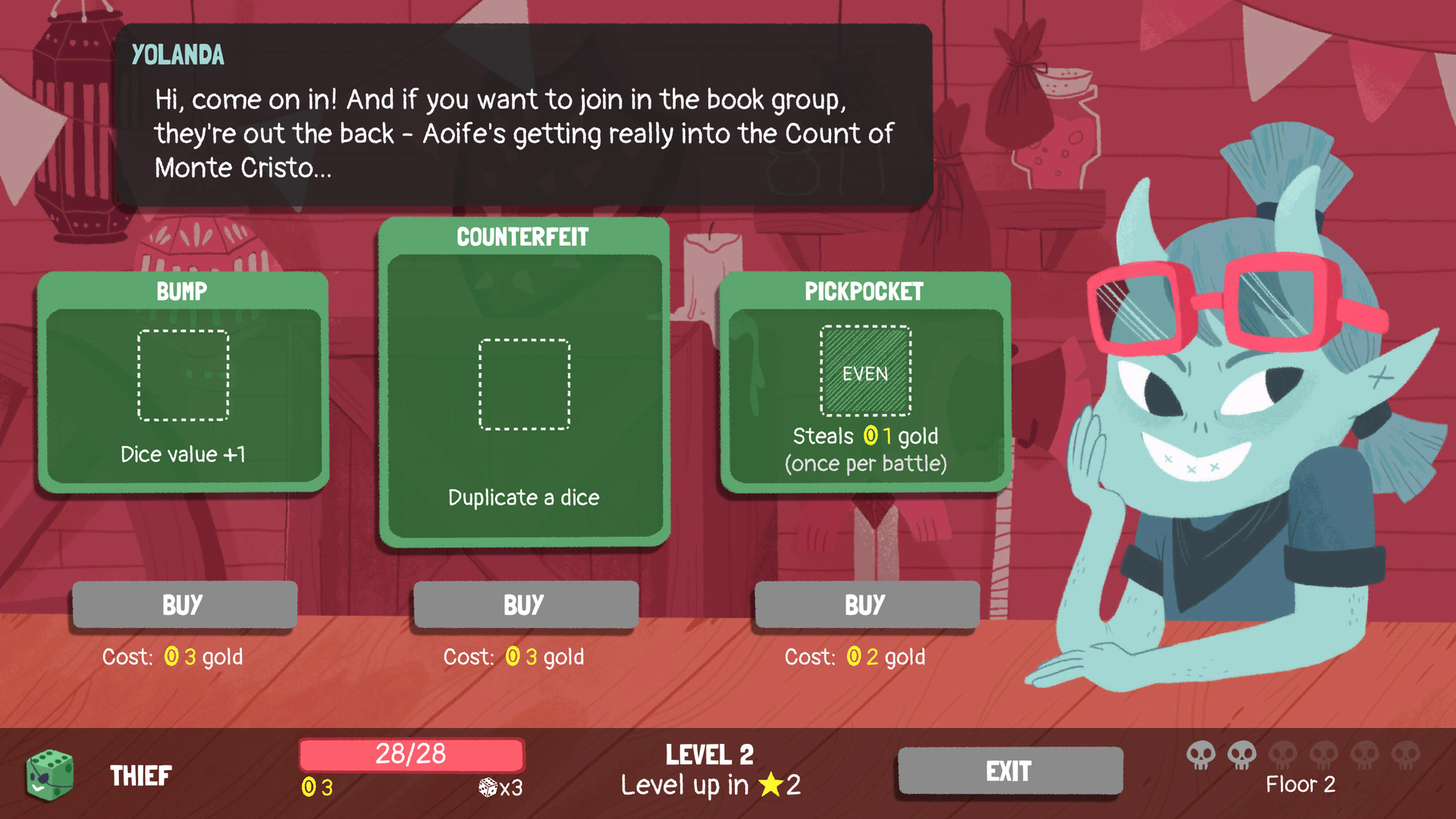Buy the Pickpocket skill
1456x819 pixels.
(x=865, y=604)
